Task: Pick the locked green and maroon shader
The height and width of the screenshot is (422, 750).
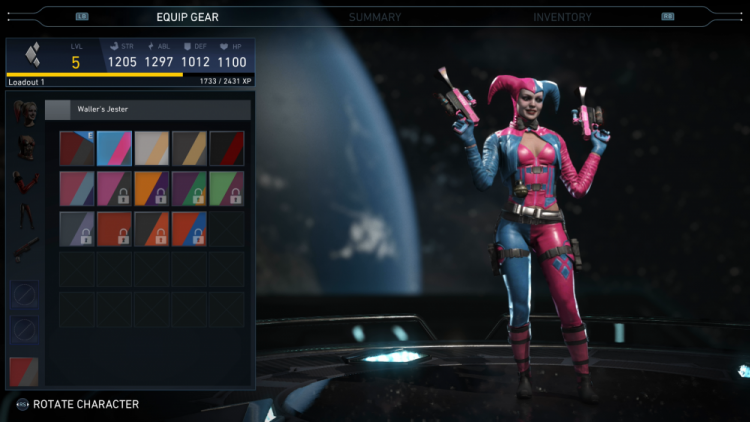Action: (x=227, y=188)
